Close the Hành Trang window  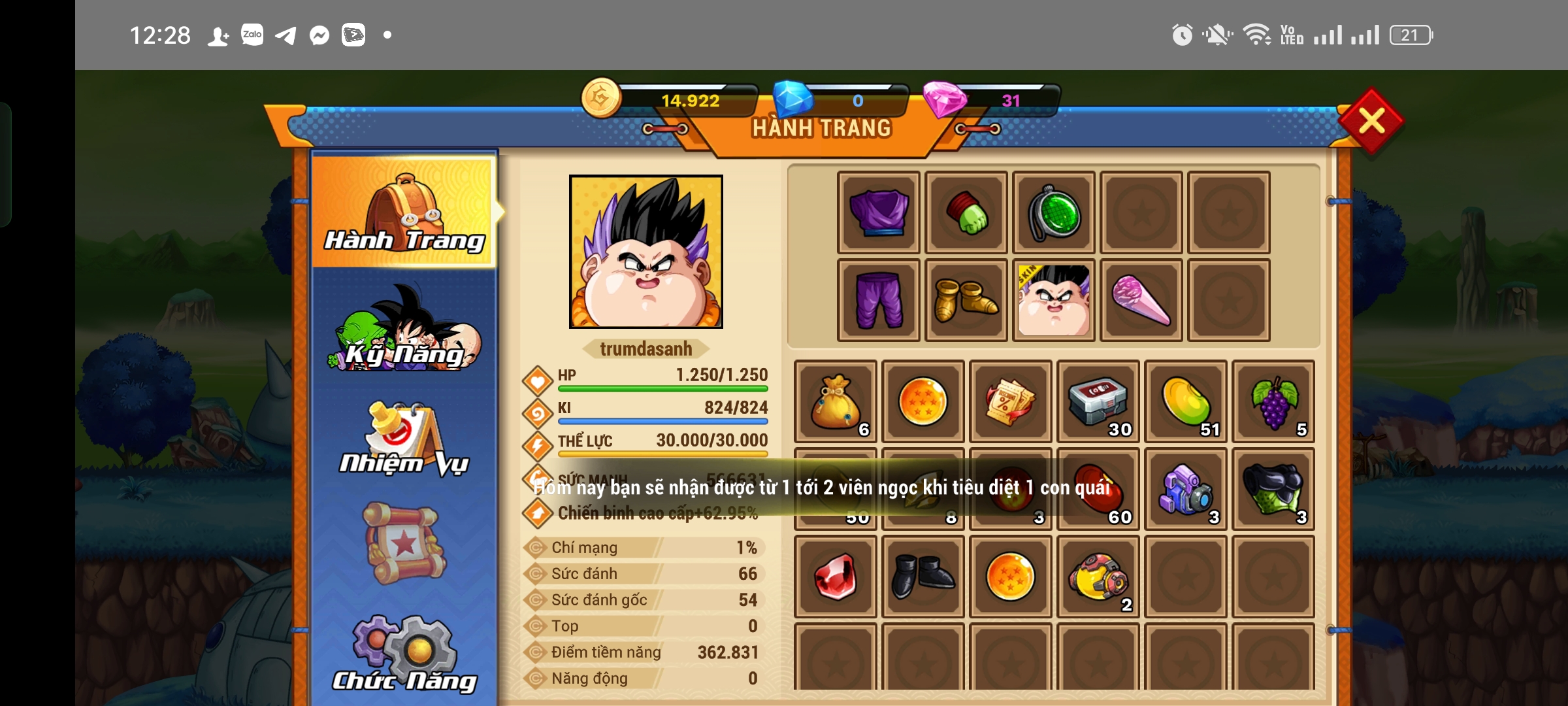tap(1371, 121)
